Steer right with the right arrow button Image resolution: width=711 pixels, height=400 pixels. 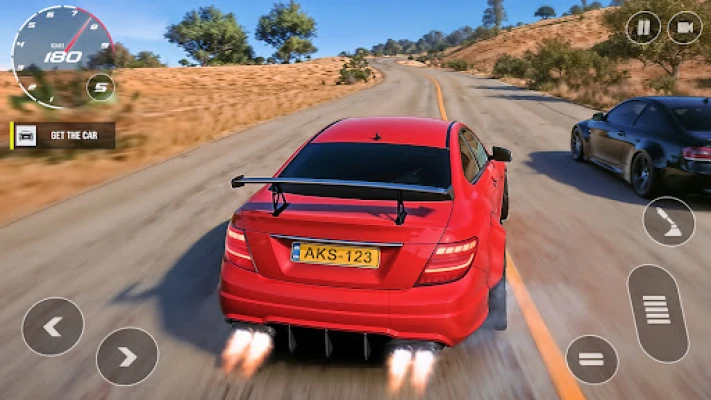[x=127, y=356]
